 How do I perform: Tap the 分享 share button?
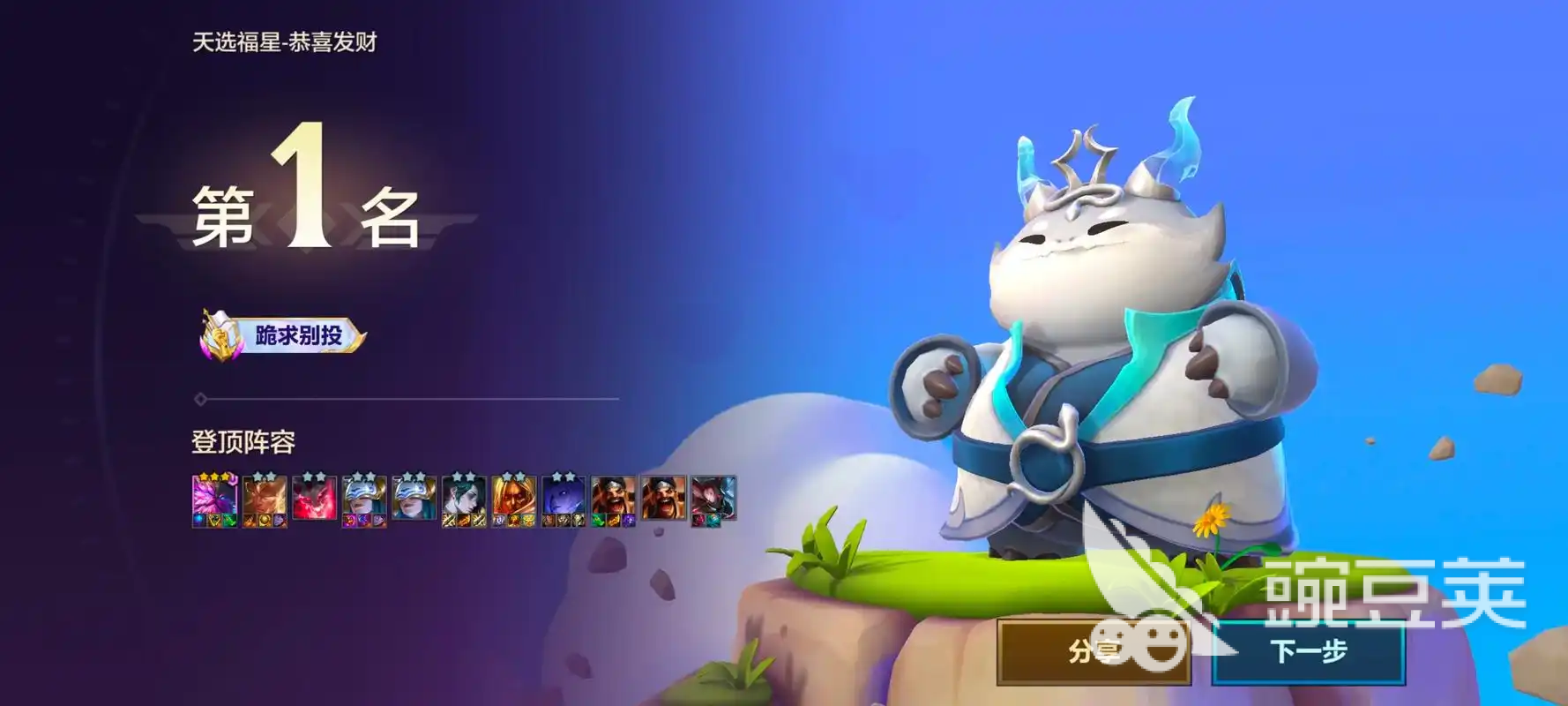point(1094,652)
